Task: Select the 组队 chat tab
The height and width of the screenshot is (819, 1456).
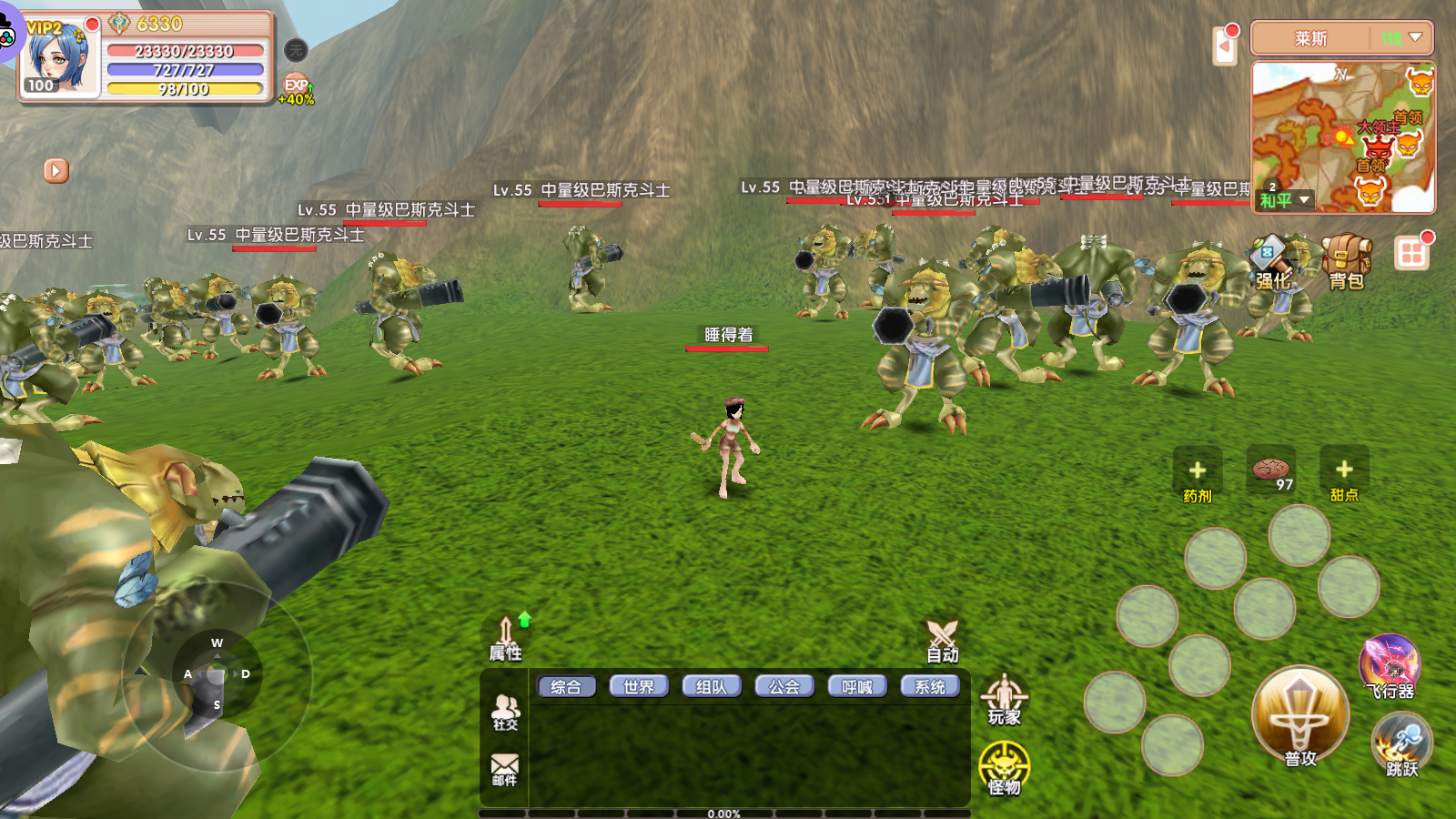Action: pyautogui.click(x=712, y=687)
